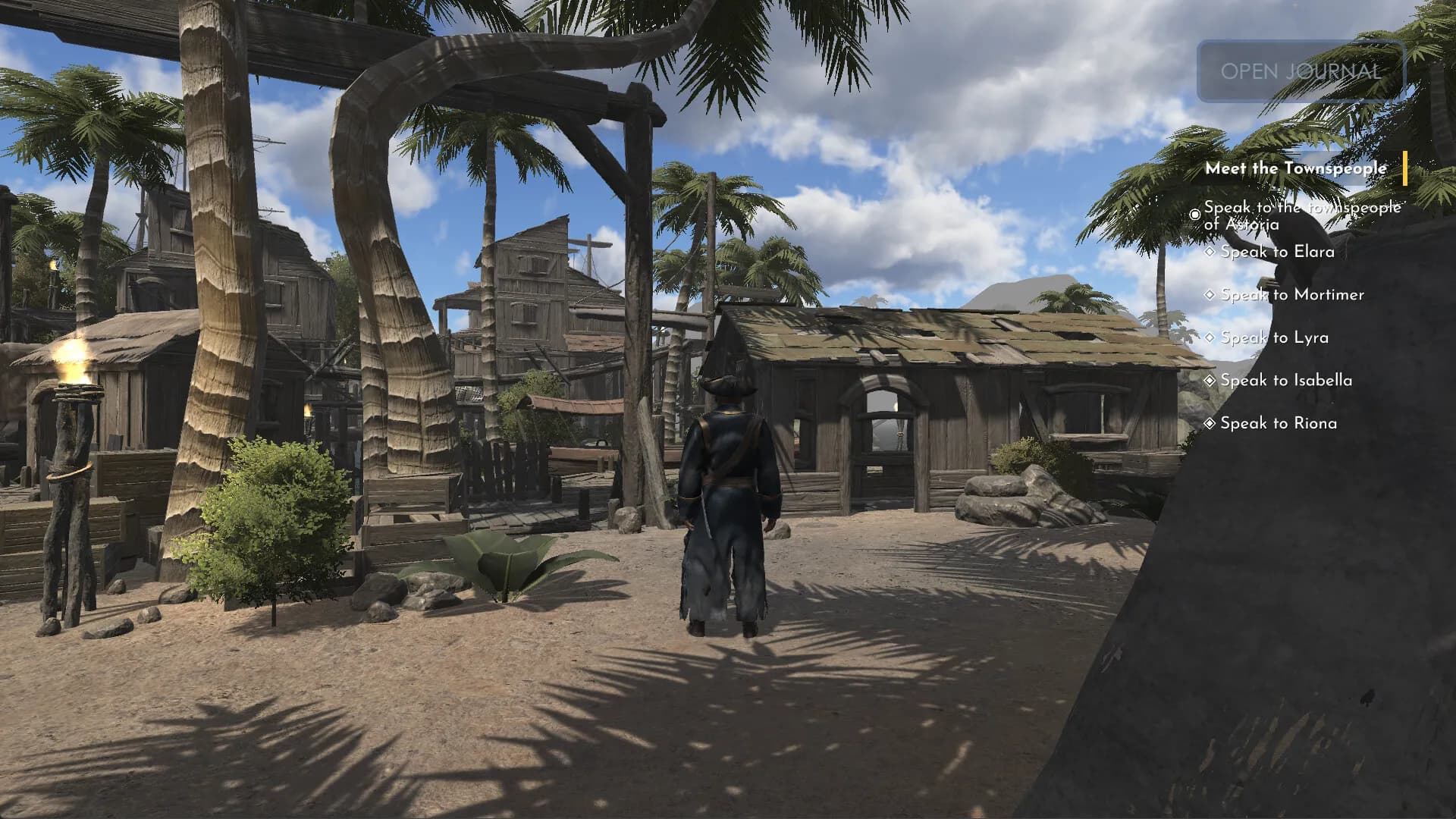
Task: Click the "Speak to Riona" objective text
Action: 1280,423
